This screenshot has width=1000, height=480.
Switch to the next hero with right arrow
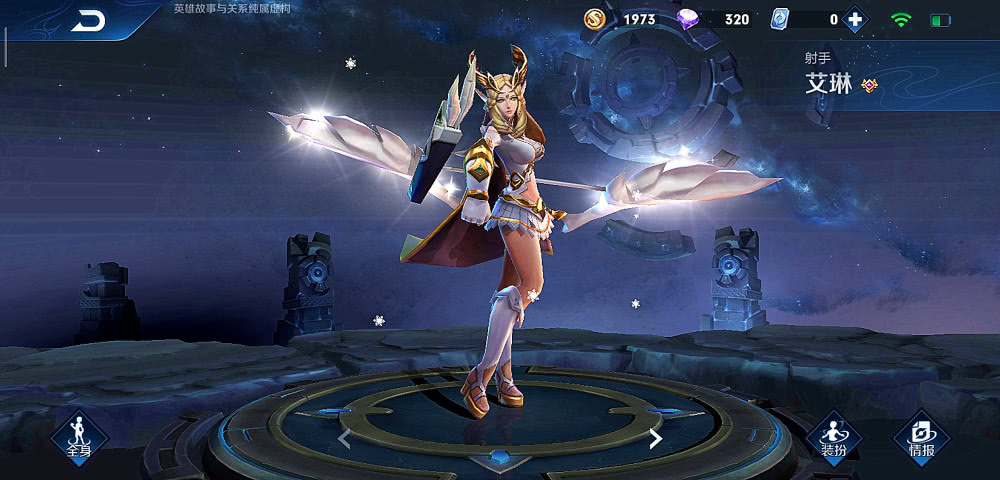pos(655,438)
